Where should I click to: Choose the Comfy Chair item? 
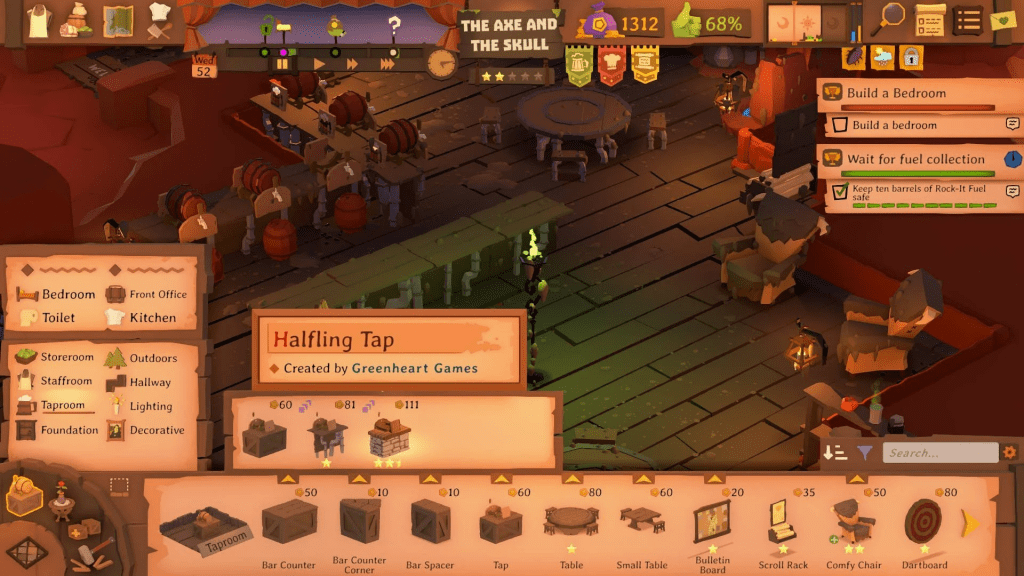point(854,527)
